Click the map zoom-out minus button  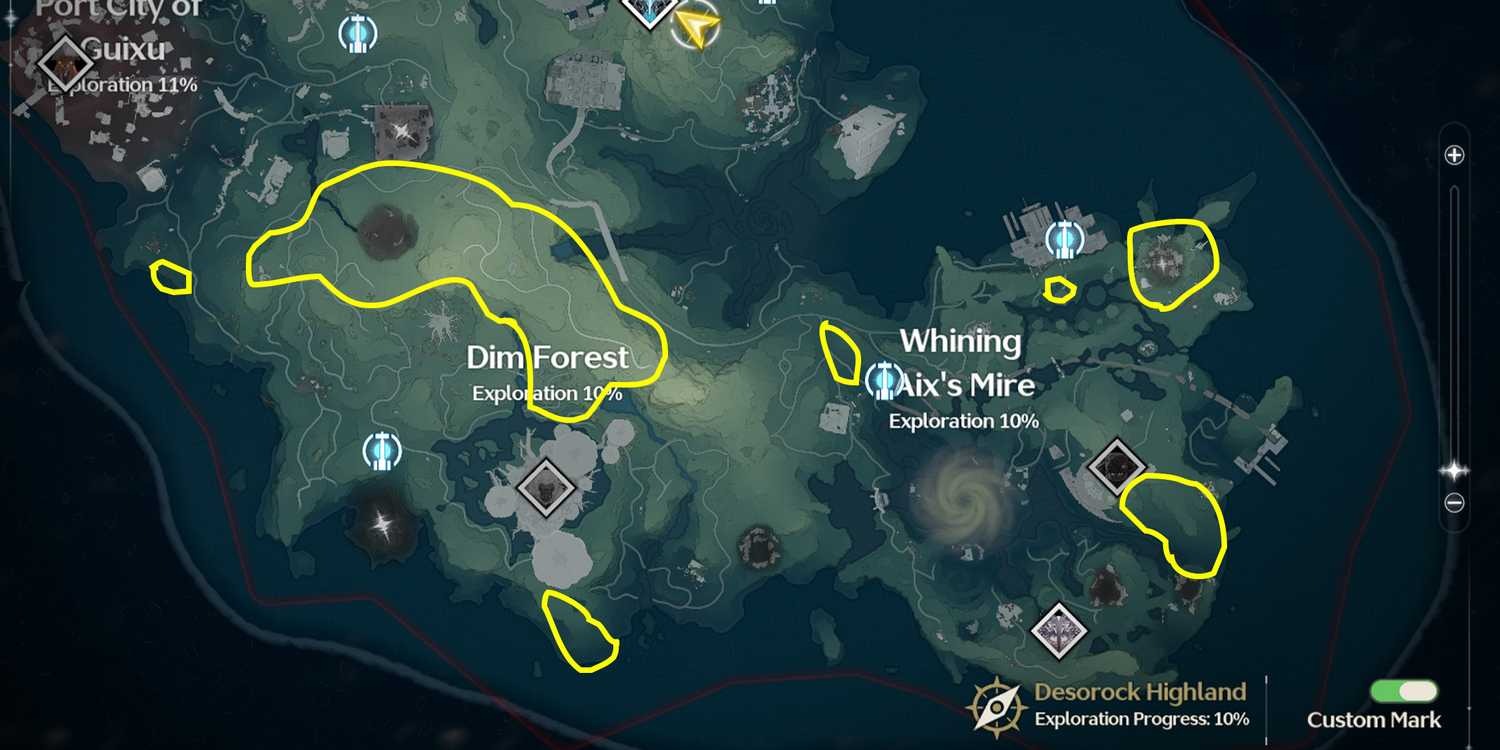coord(1455,503)
